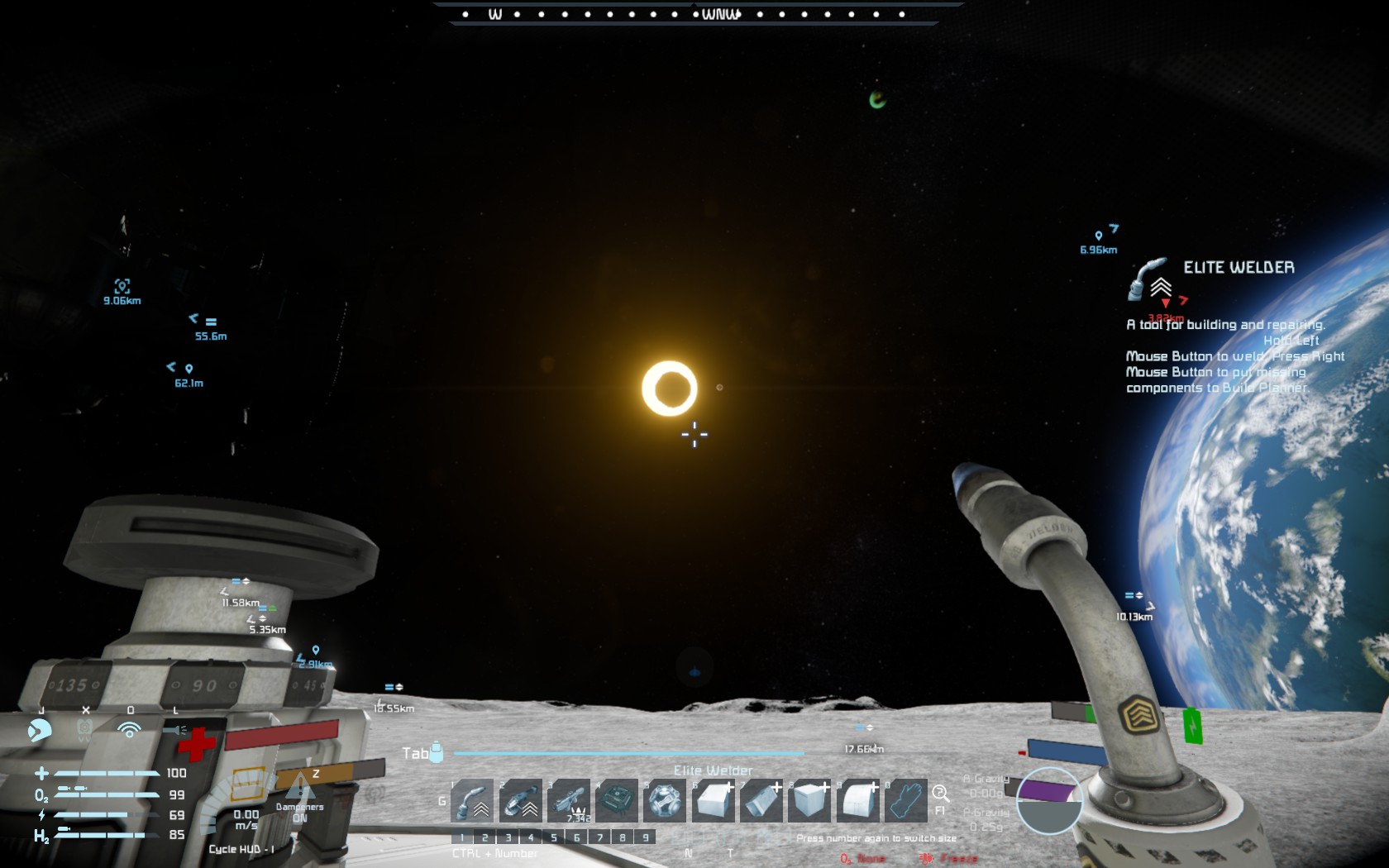Select the Elite Welder hotbar slot
Screen dimensions: 1389x868
pyautogui.click(x=472, y=800)
